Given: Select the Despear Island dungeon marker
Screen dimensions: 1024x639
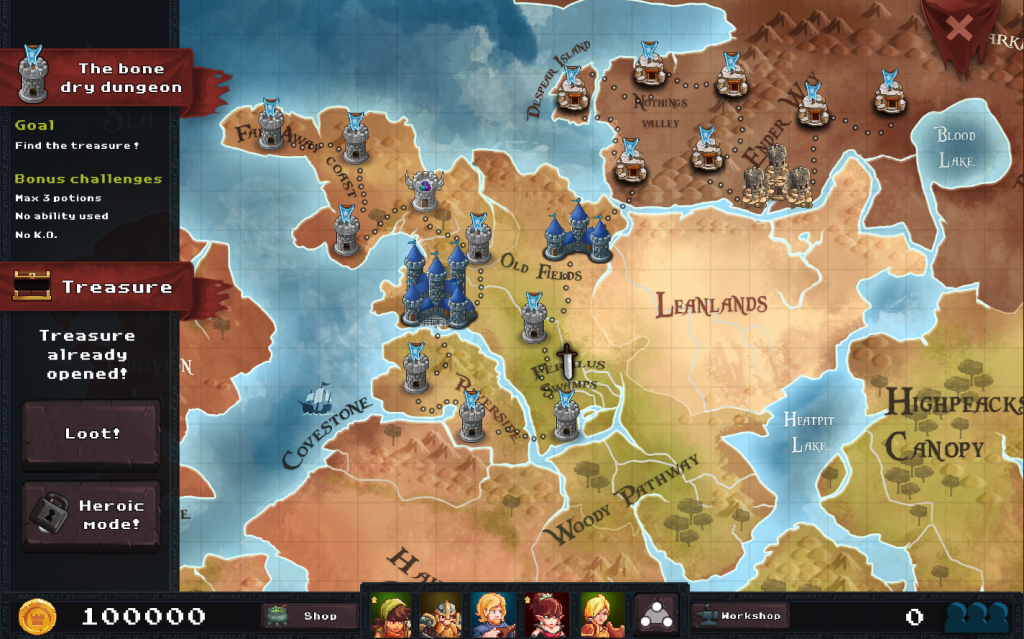Looking at the screenshot, I should tap(572, 91).
